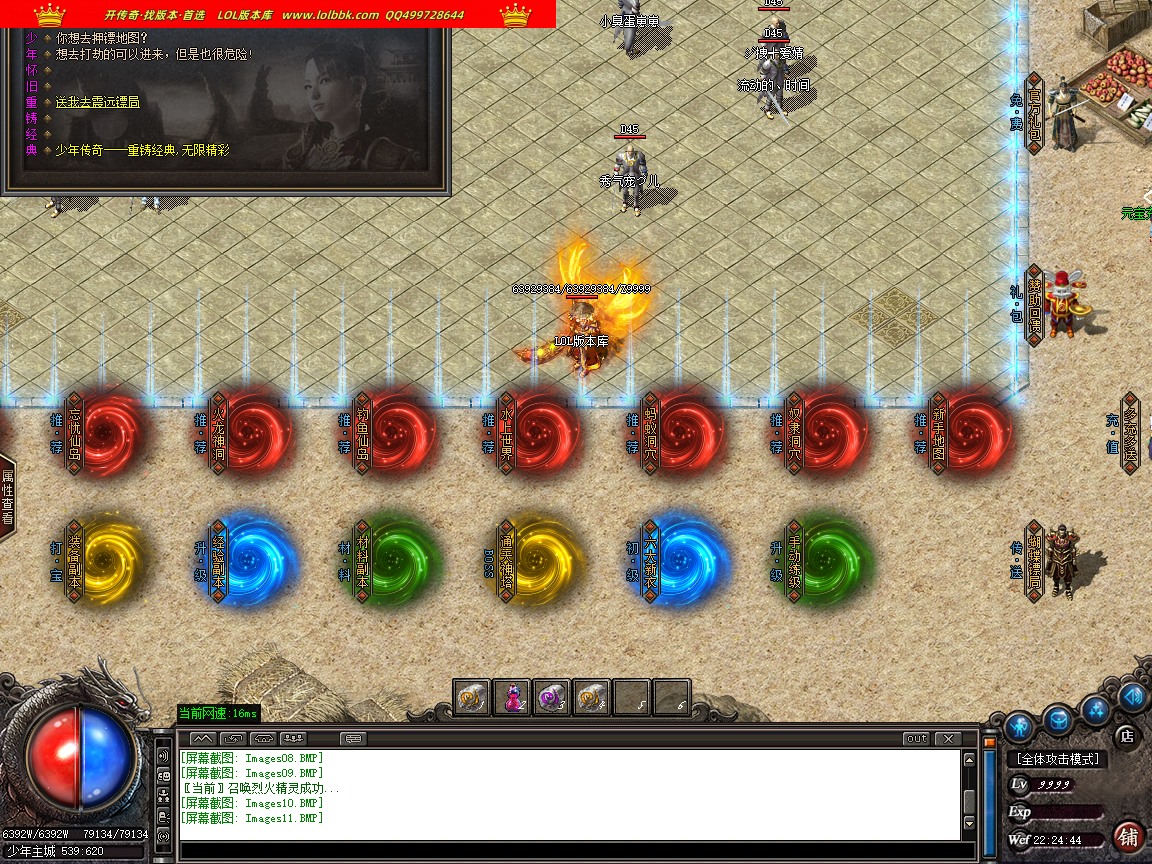
Task: Open the 属性查看 attributes side tab
Action: tap(7, 497)
